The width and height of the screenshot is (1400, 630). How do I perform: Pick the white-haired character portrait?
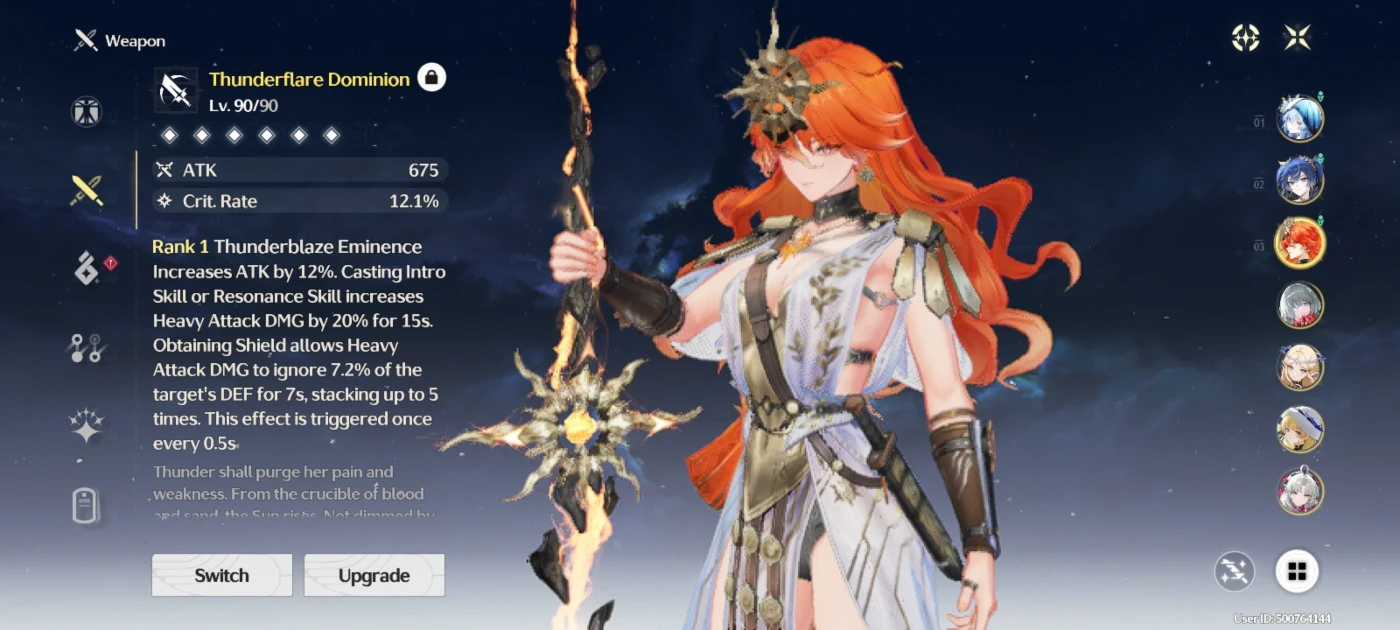[1300, 491]
